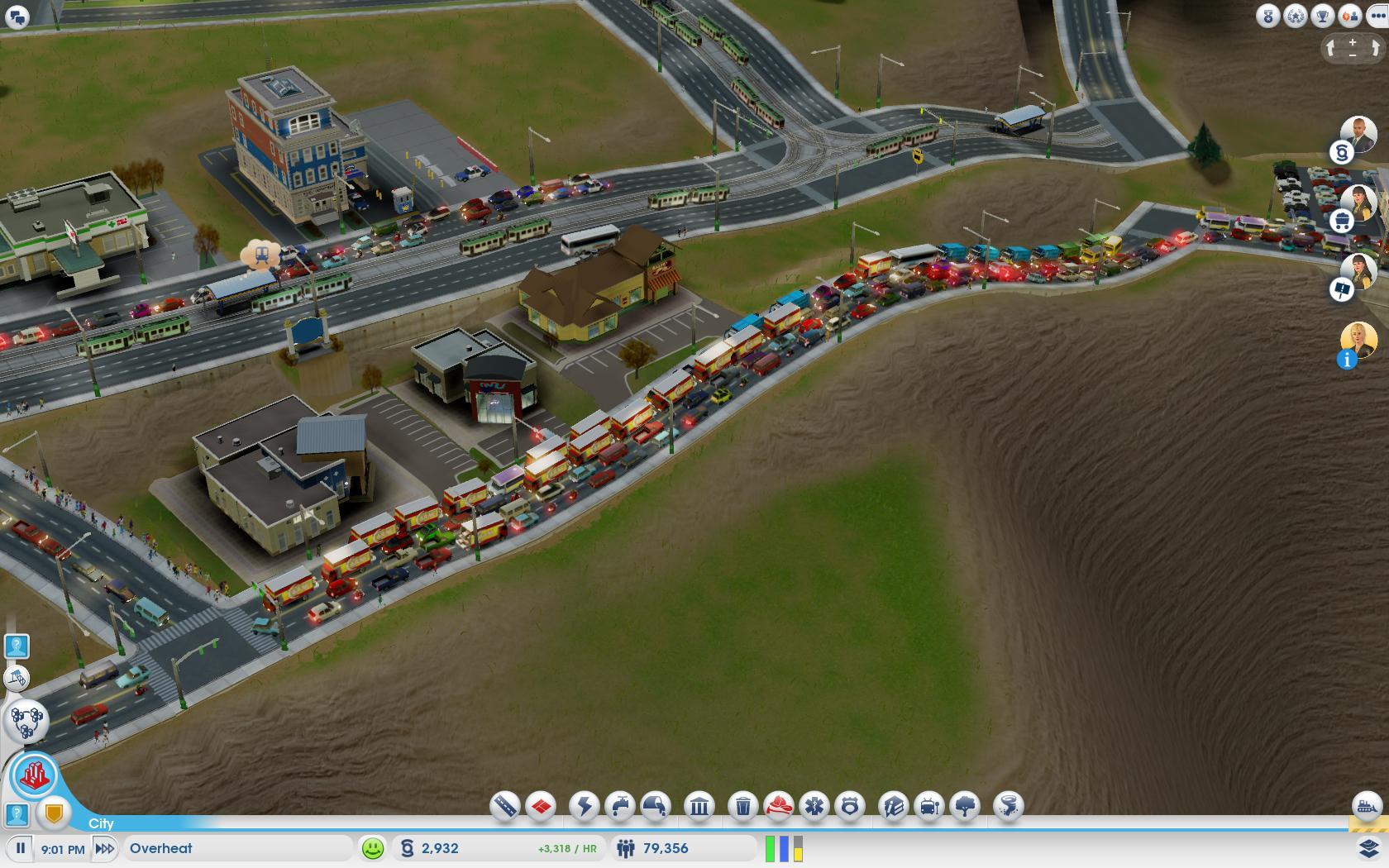Zoom in with the camera plus button

pyautogui.click(x=1353, y=41)
